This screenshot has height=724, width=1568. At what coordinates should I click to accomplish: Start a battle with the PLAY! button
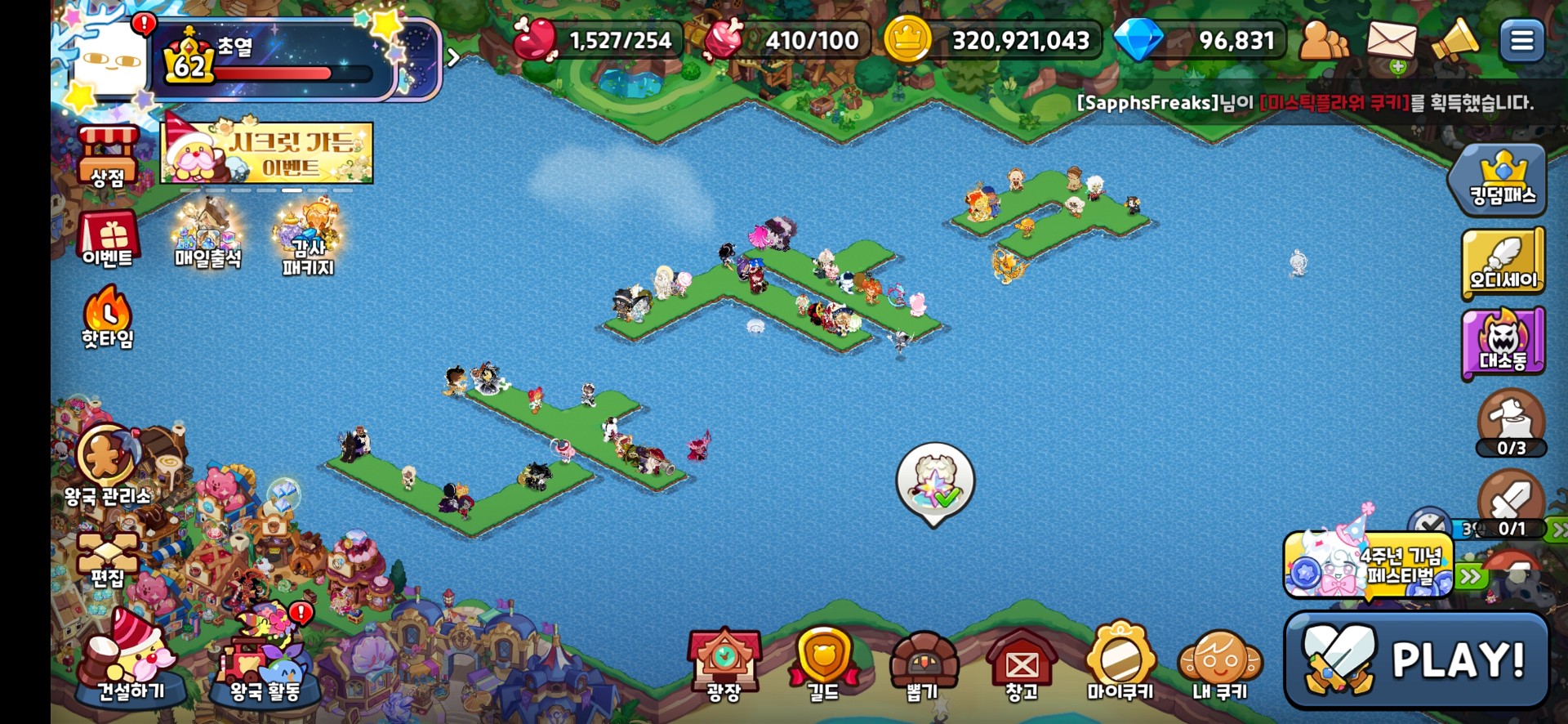[1417, 659]
